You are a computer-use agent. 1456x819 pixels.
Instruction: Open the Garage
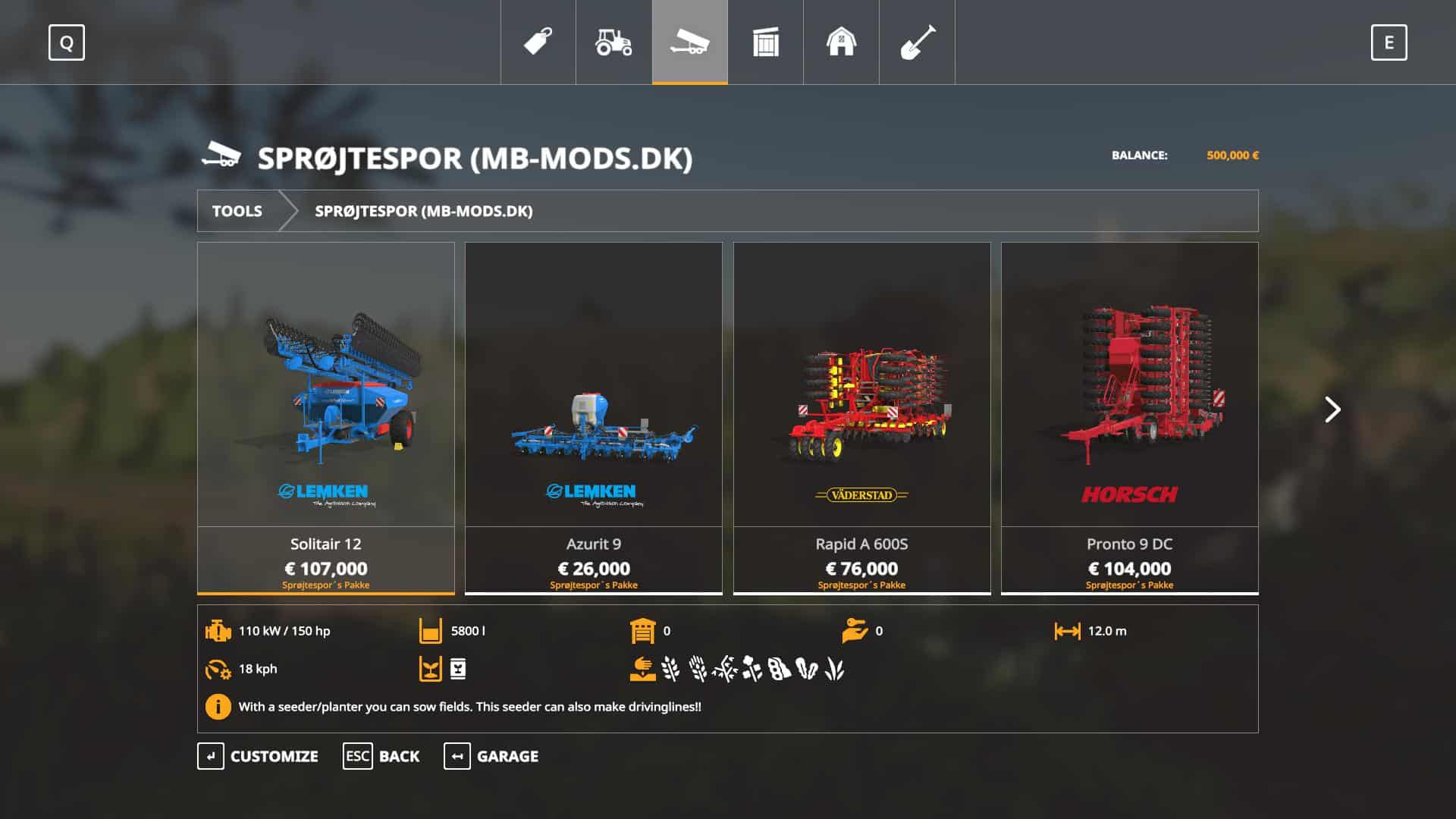pos(491,756)
